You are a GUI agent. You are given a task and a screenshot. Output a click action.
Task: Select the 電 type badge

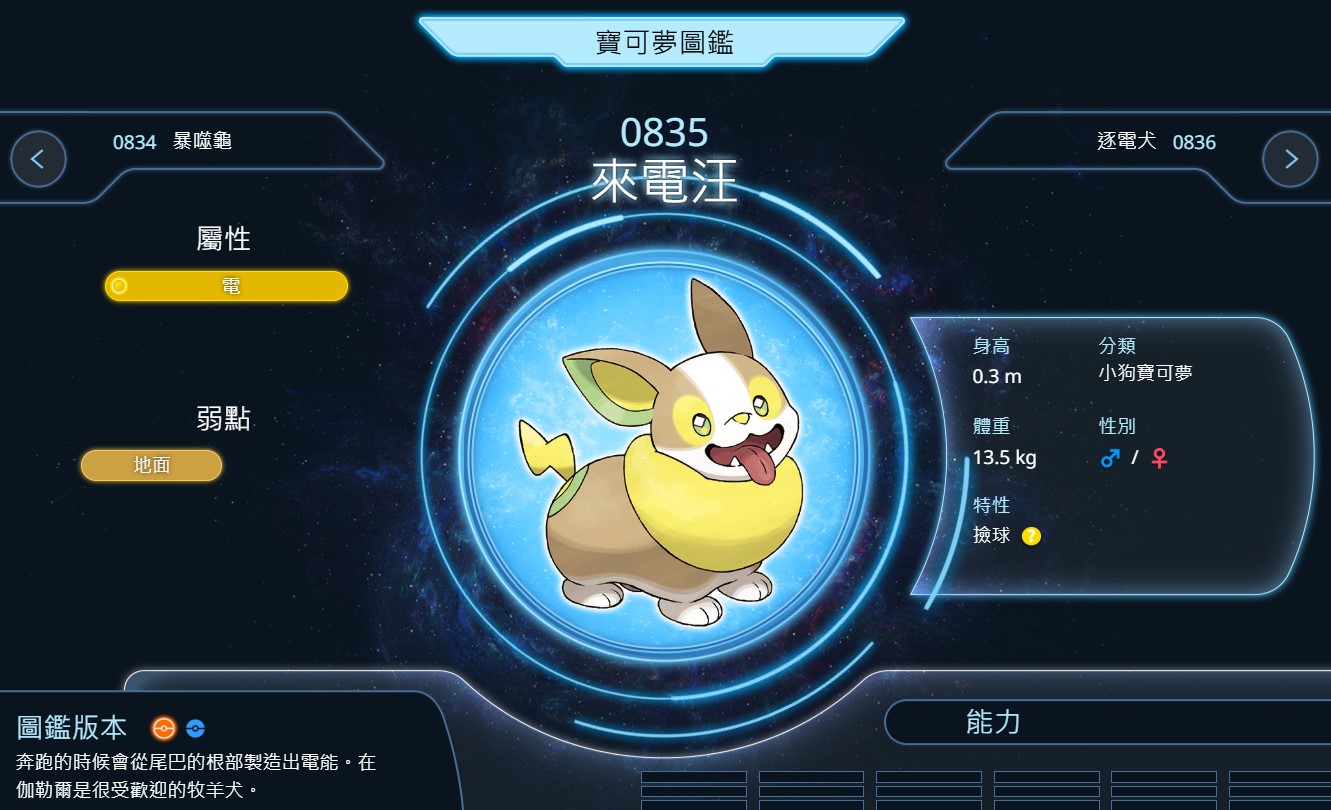click(x=227, y=286)
